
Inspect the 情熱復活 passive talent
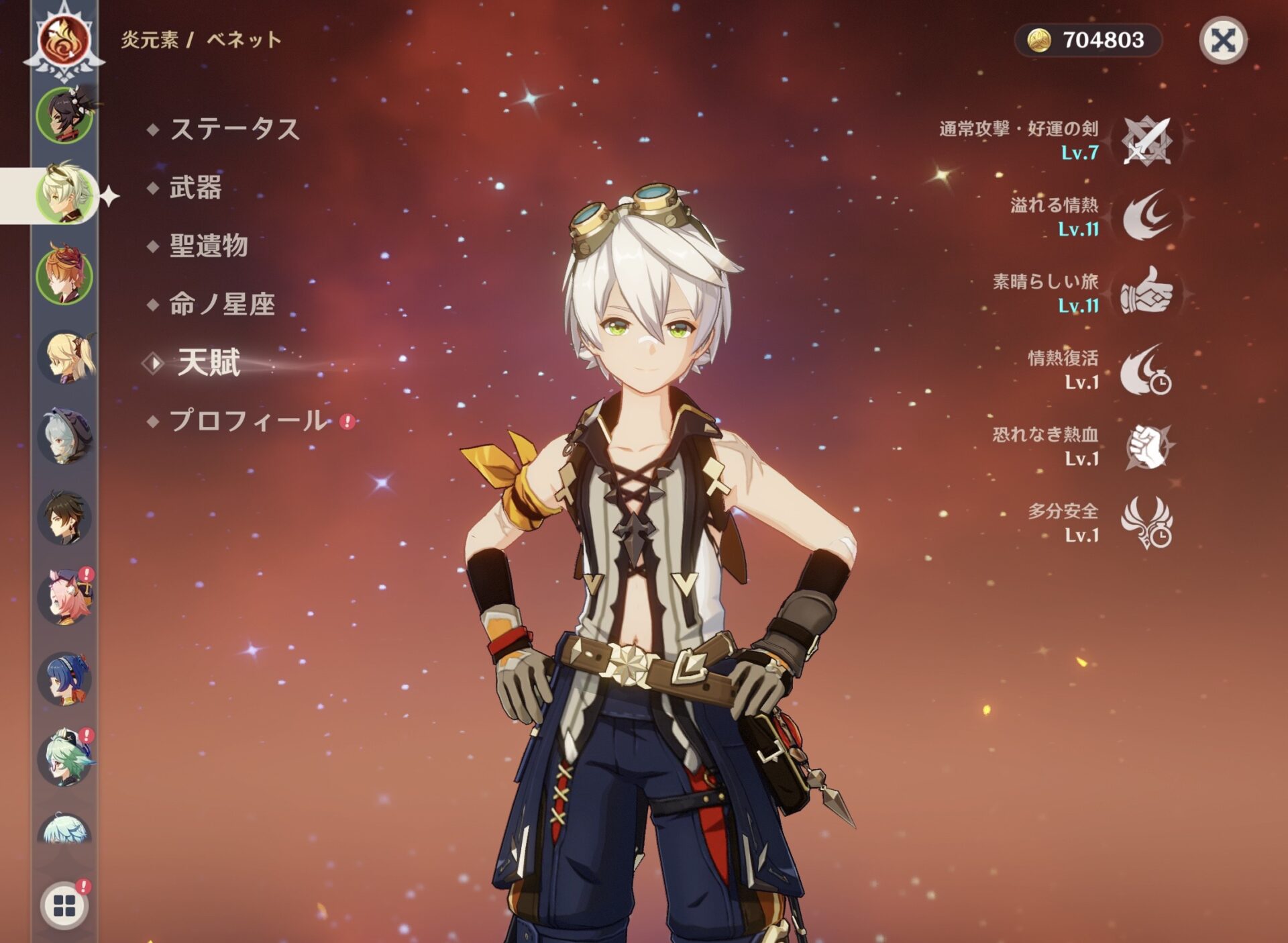[1147, 370]
